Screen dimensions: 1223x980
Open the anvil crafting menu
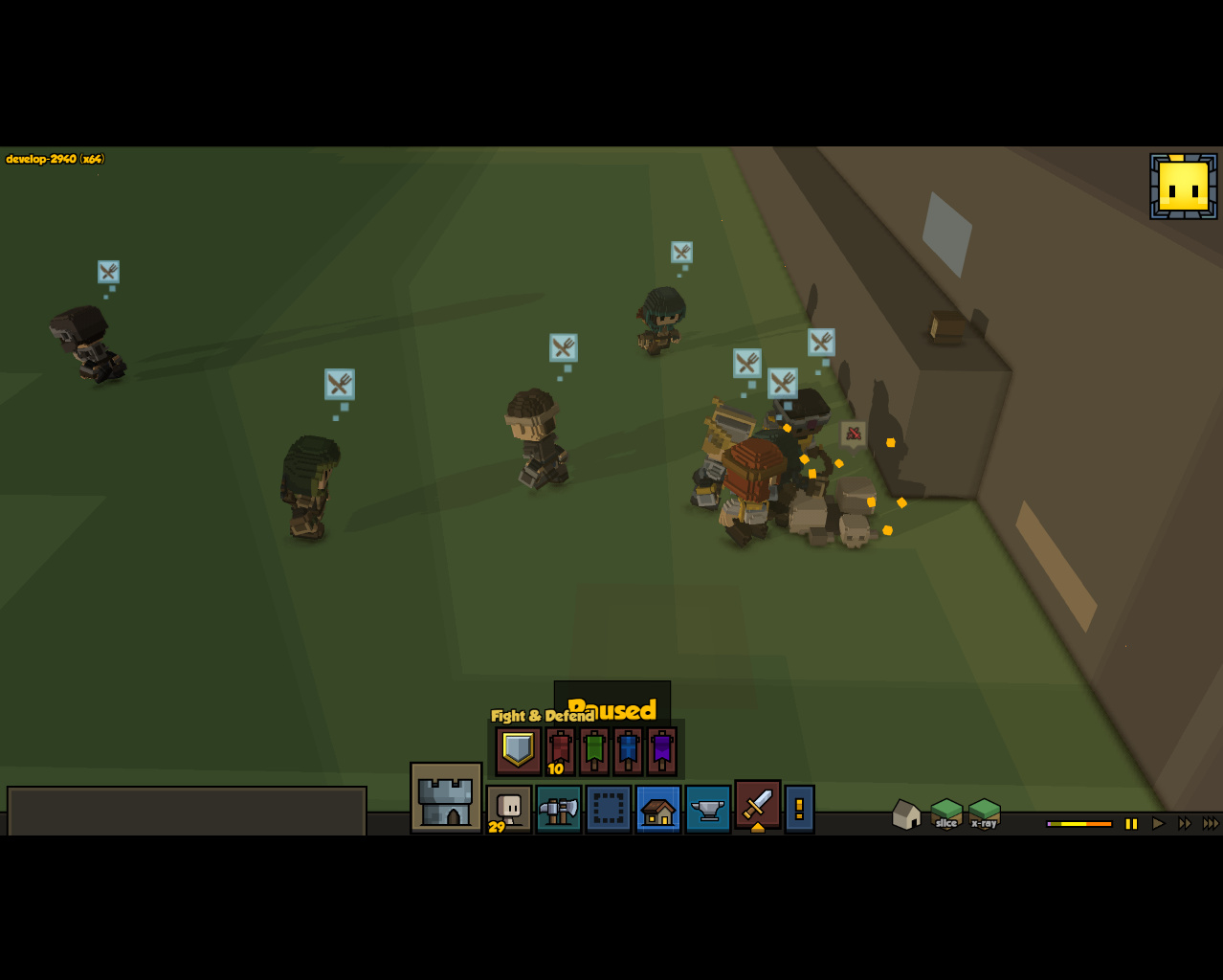click(x=708, y=810)
